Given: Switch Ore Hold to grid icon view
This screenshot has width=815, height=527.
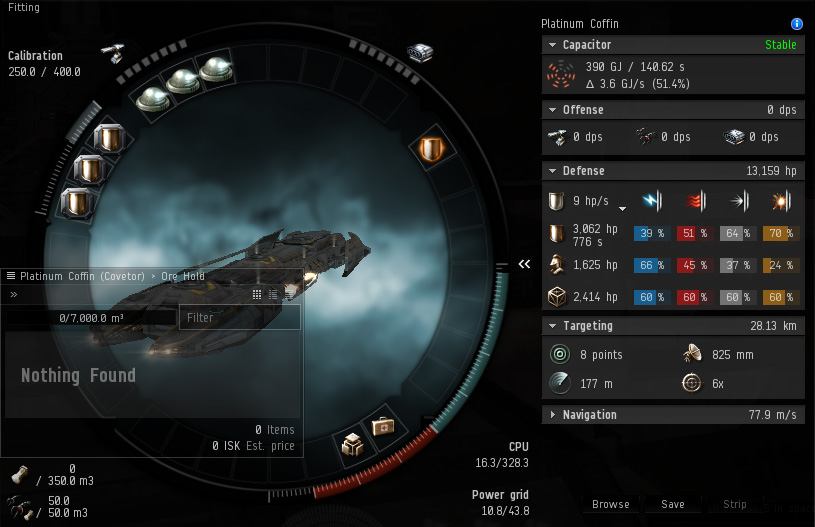Looking at the screenshot, I should coord(257,295).
